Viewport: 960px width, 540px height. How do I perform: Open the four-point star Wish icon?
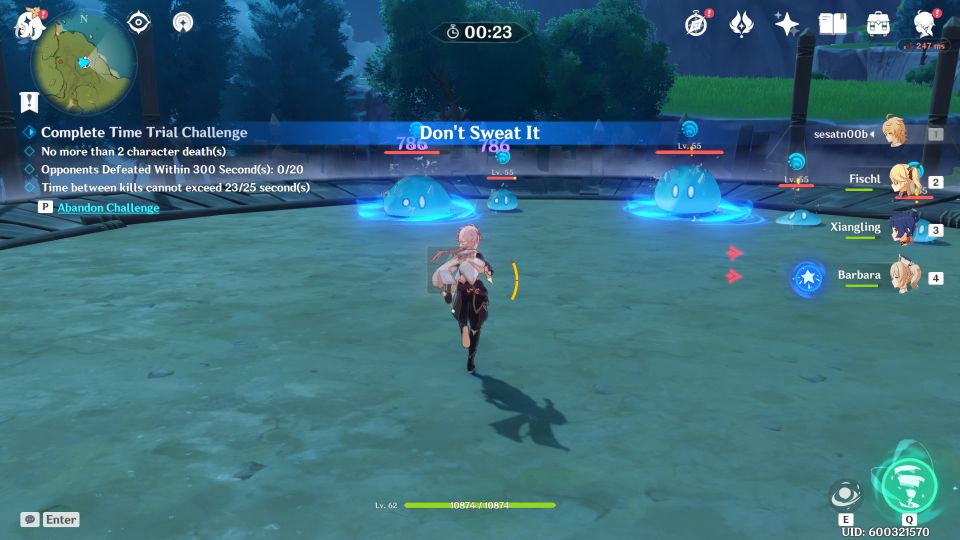(787, 24)
